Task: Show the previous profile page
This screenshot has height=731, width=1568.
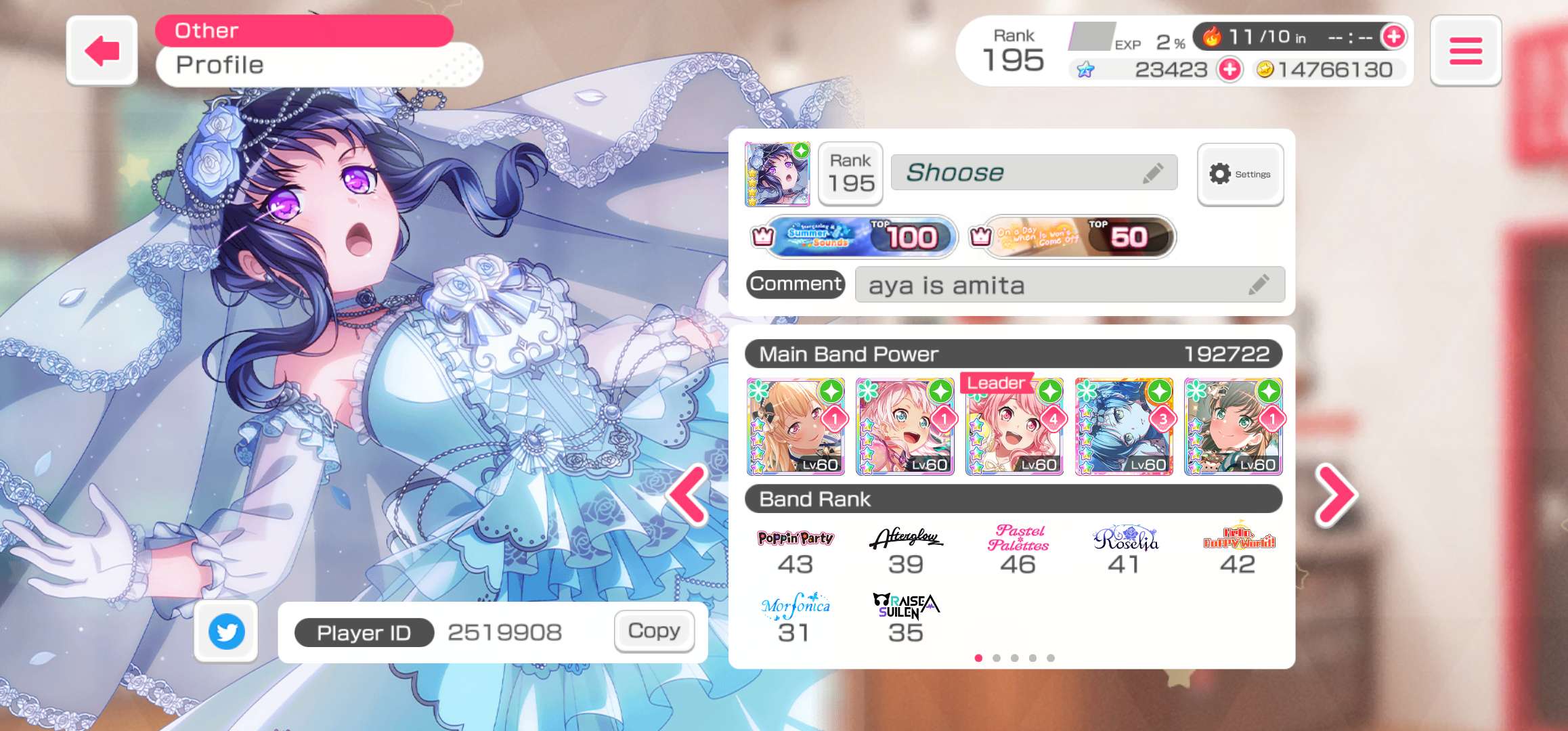Action: [x=689, y=495]
